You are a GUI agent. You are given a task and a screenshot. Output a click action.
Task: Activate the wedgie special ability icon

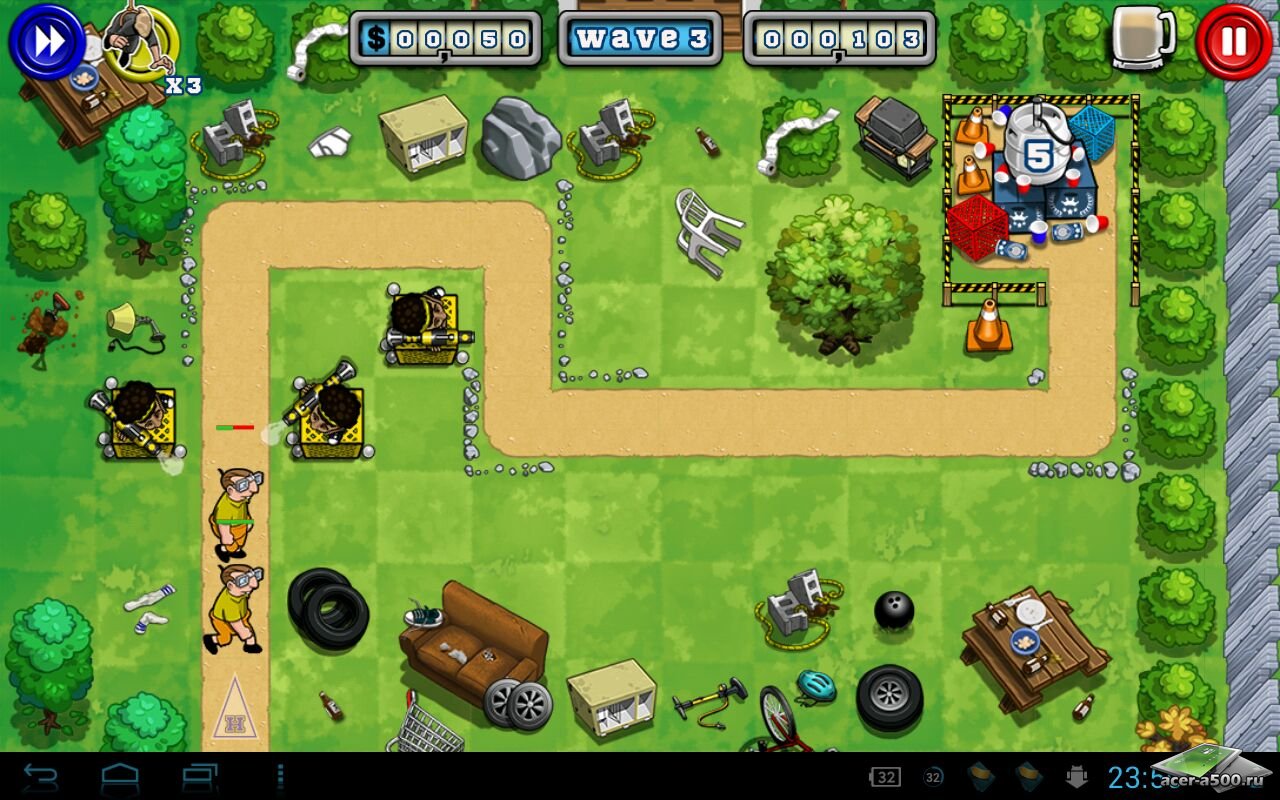(x=140, y=40)
